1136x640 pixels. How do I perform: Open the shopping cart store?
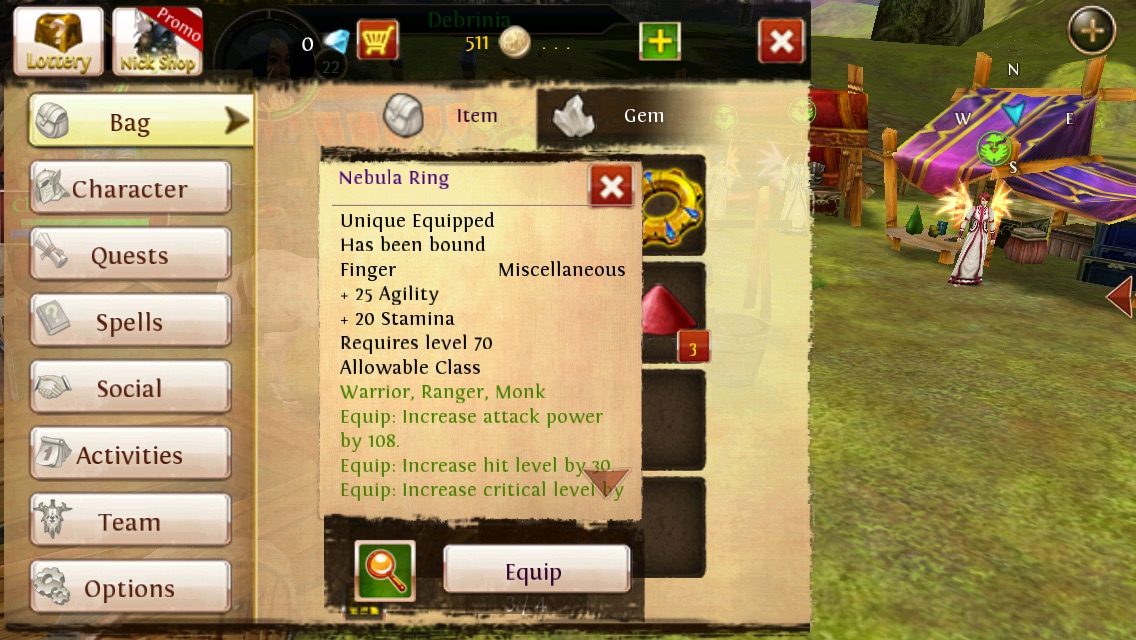(x=377, y=41)
